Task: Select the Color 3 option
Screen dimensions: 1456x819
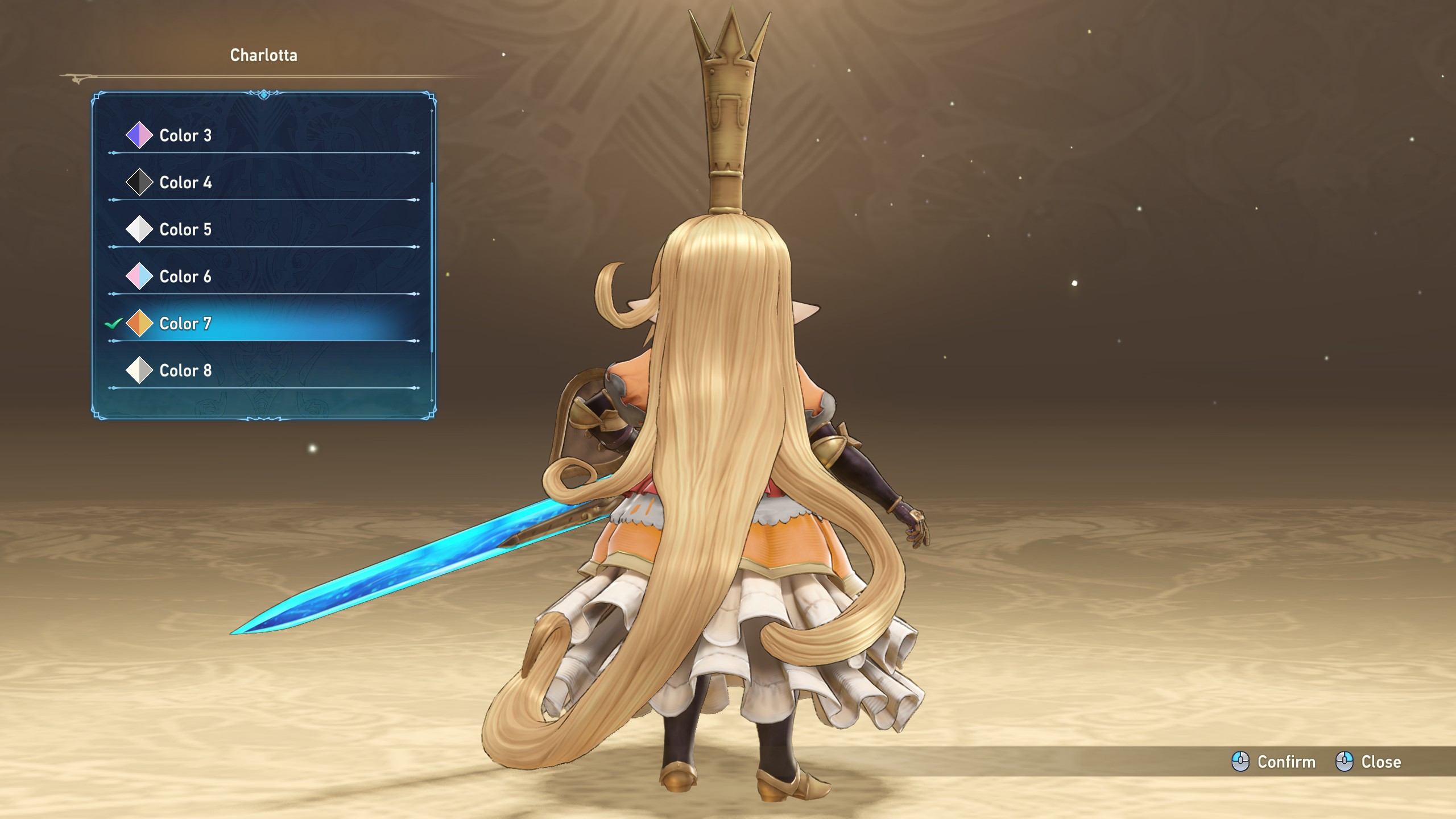Action: [x=185, y=135]
